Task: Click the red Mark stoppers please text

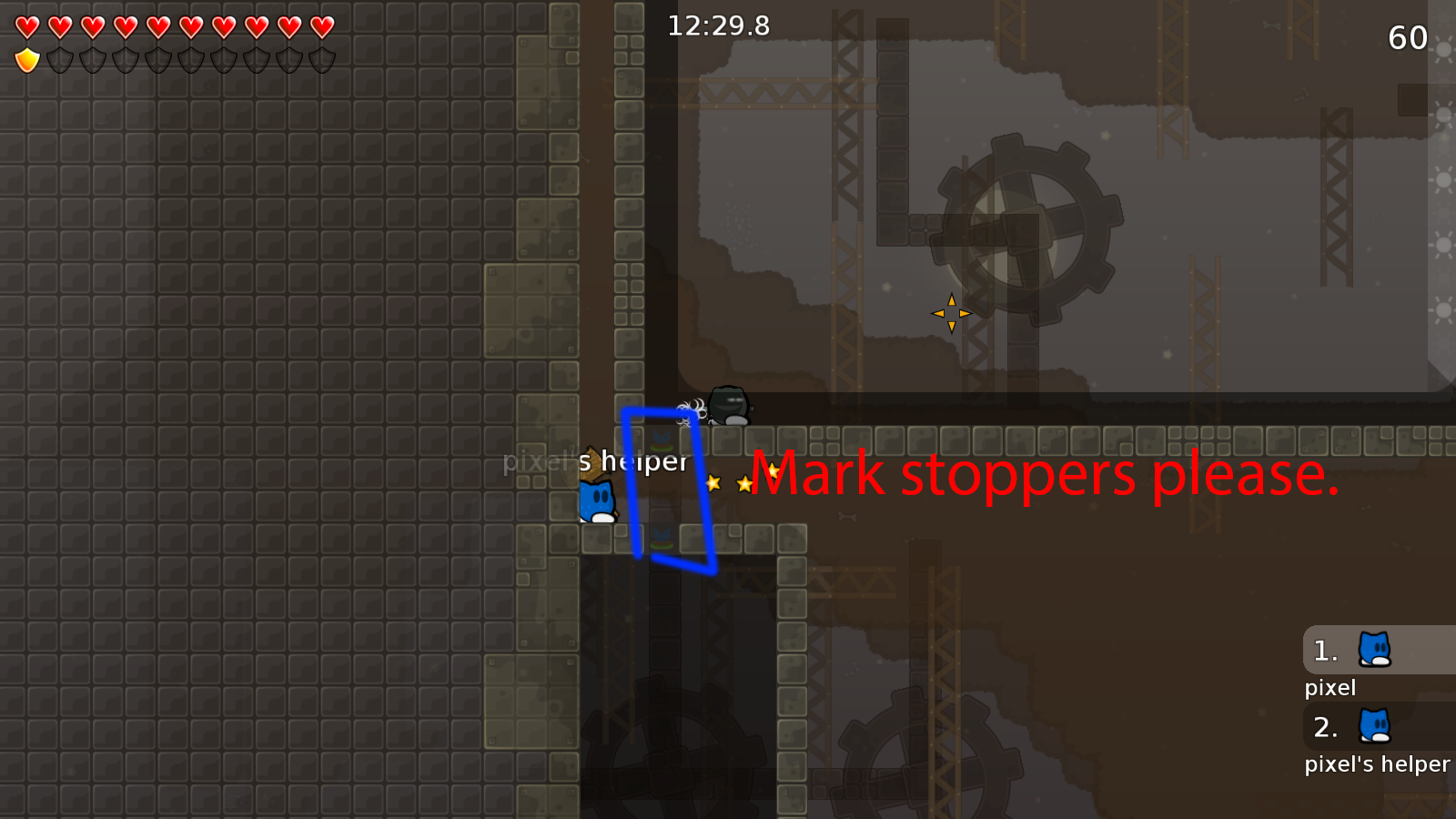Action: point(1046,473)
